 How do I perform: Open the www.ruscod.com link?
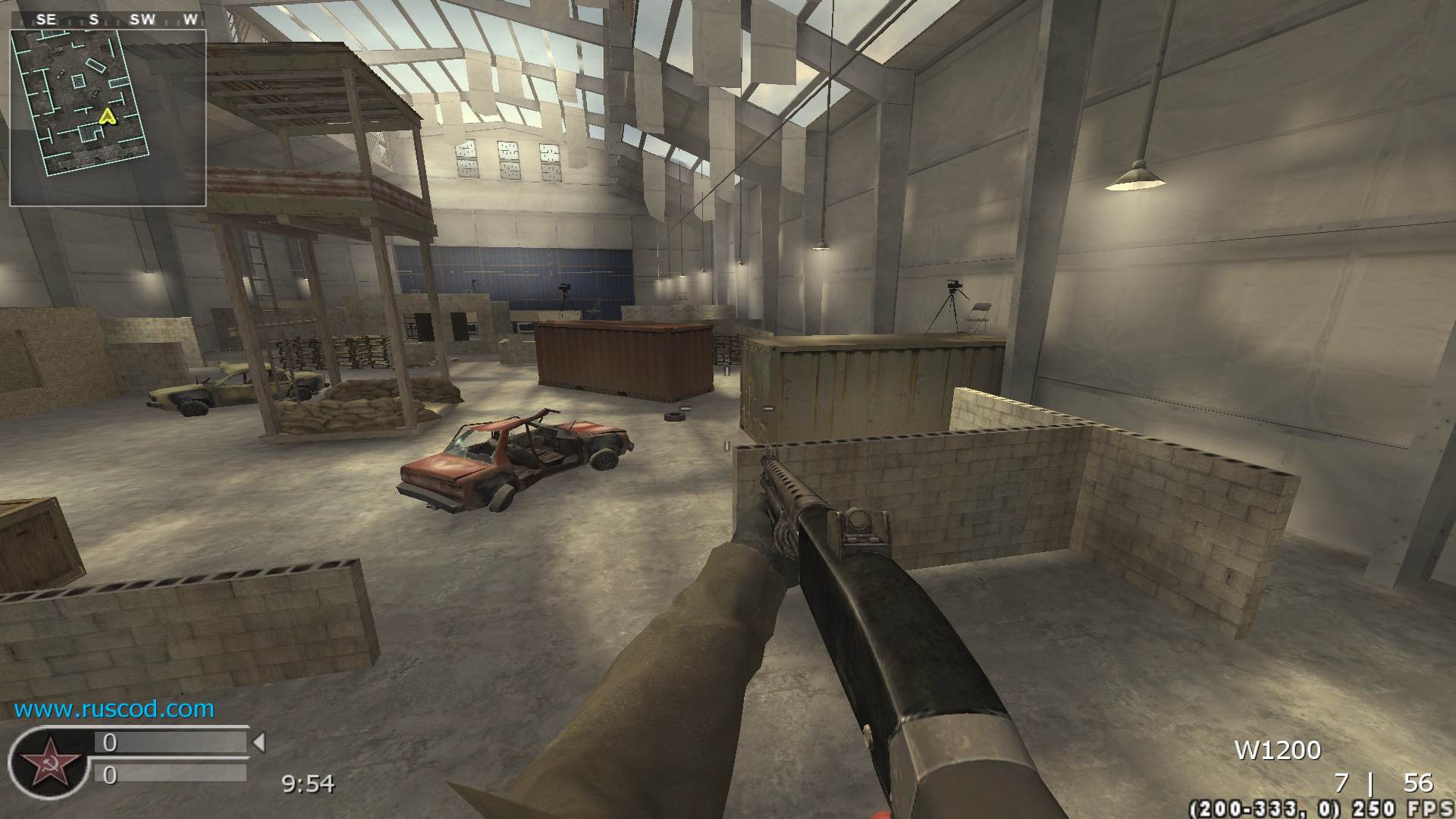[114, 709]
